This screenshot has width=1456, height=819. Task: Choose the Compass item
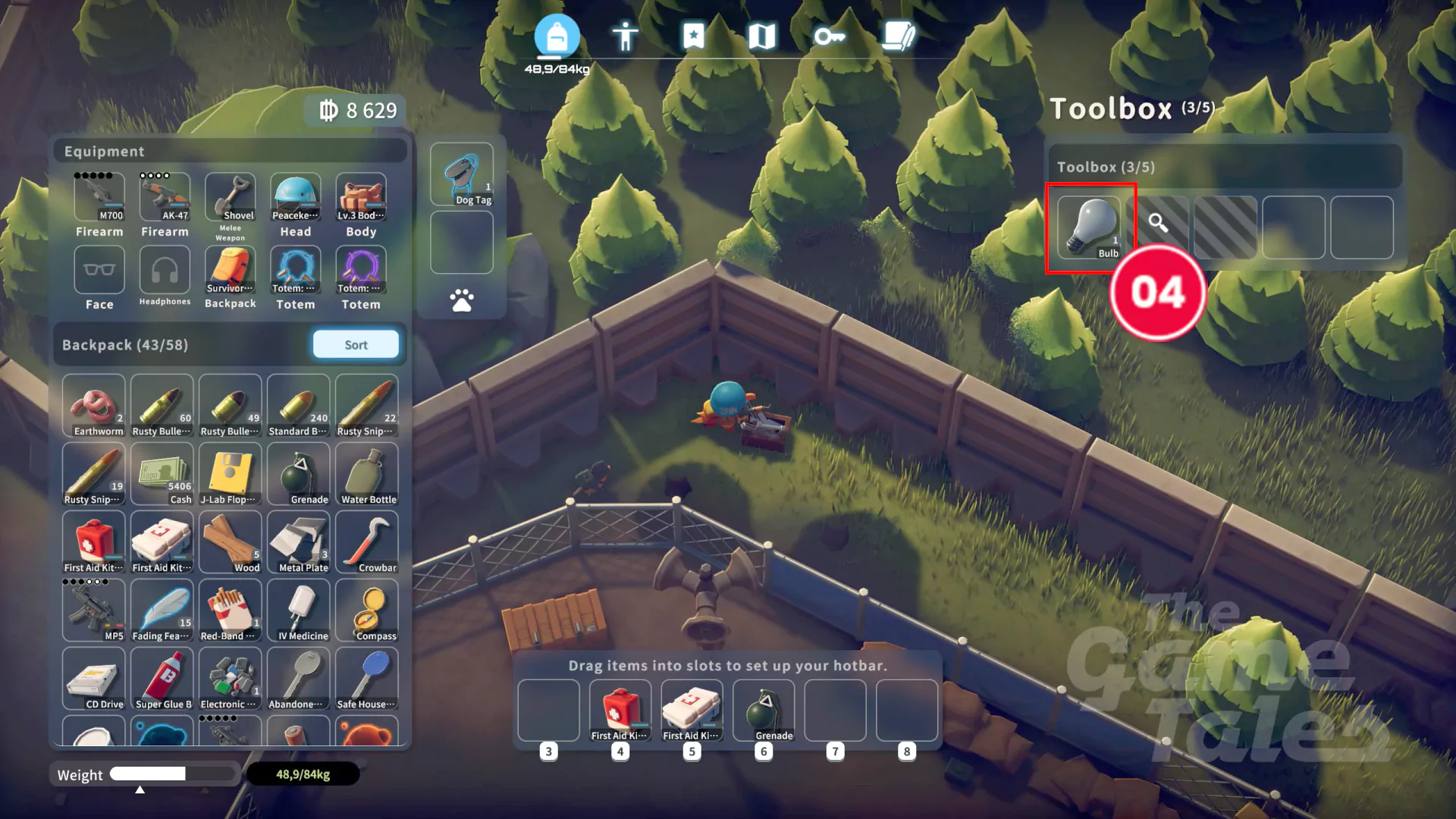click(x=367, y=610)
